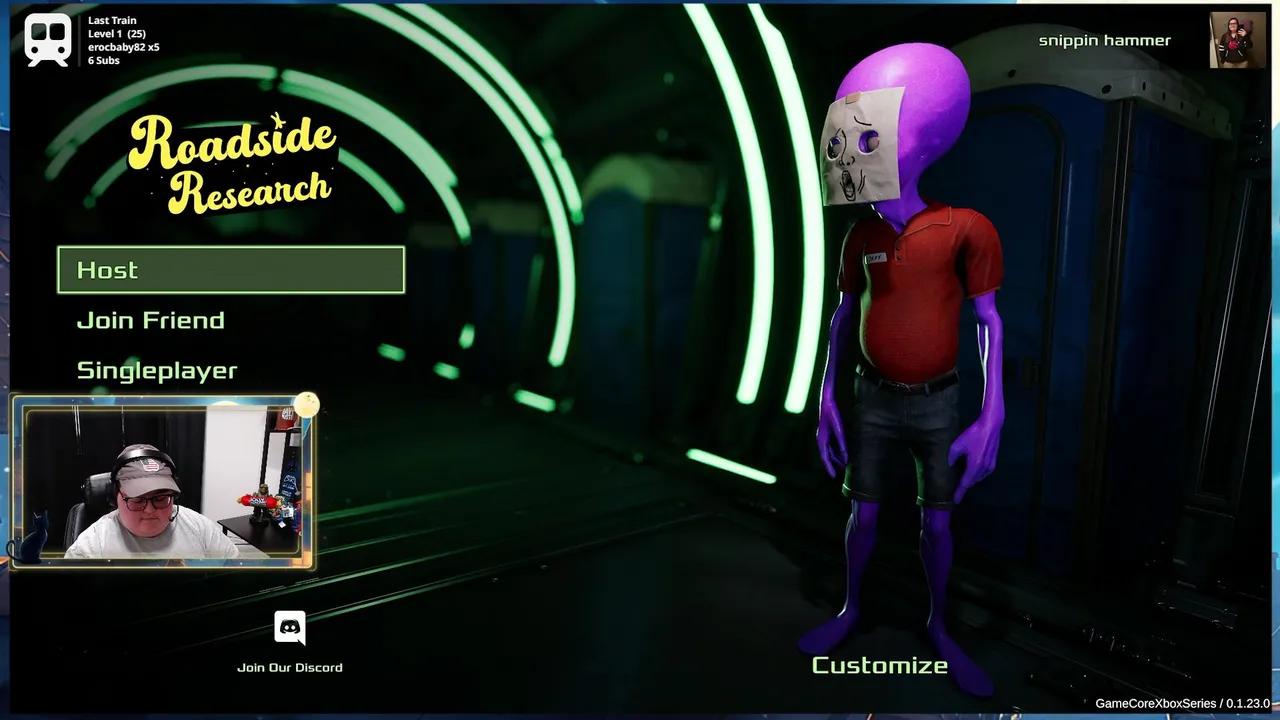The image size is (1280, 720).
Task: Open the Customize screen for the alien
Action: coord(879,664)
